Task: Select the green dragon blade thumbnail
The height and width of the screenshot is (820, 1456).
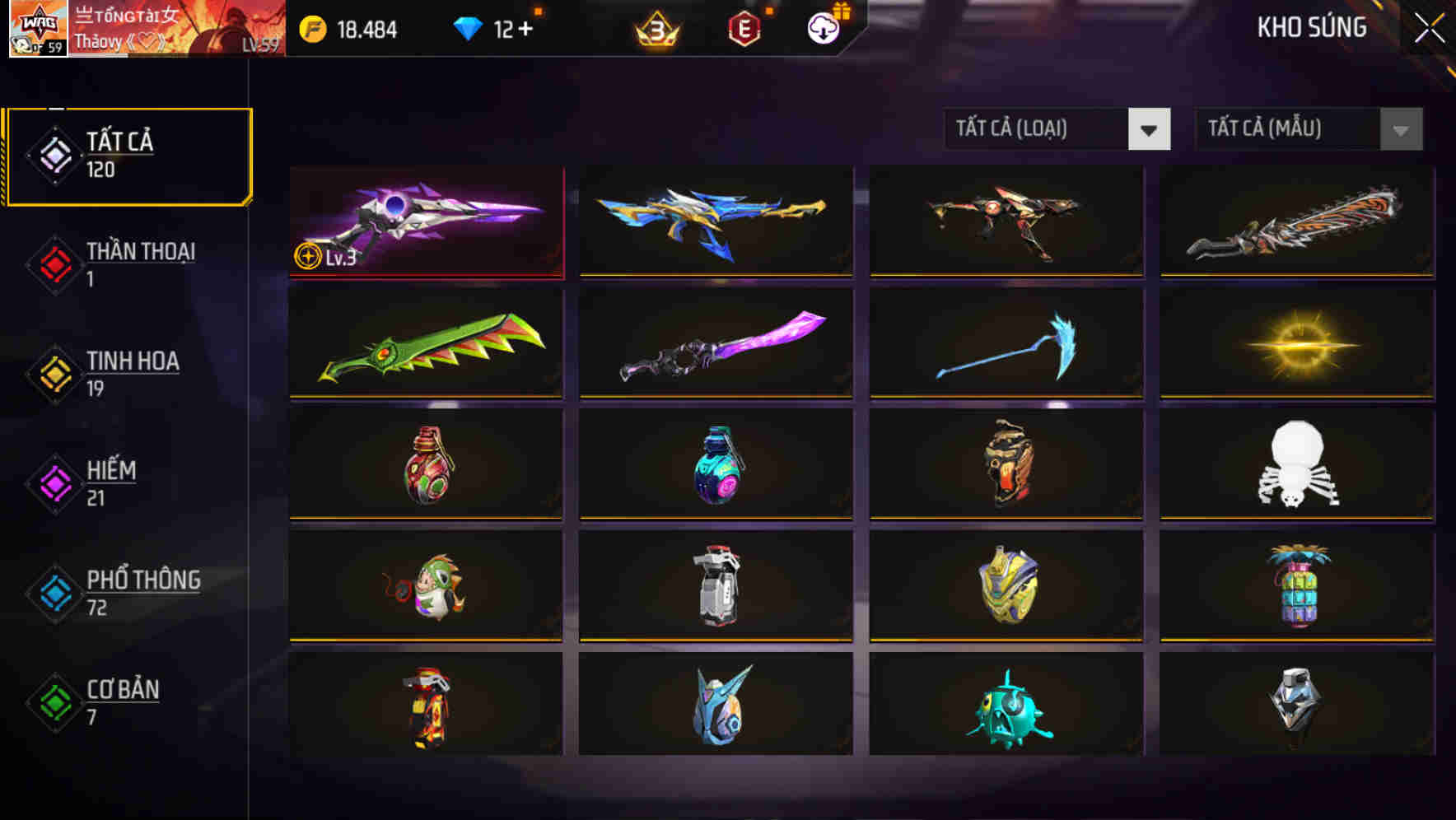Action: click(425, 343)
